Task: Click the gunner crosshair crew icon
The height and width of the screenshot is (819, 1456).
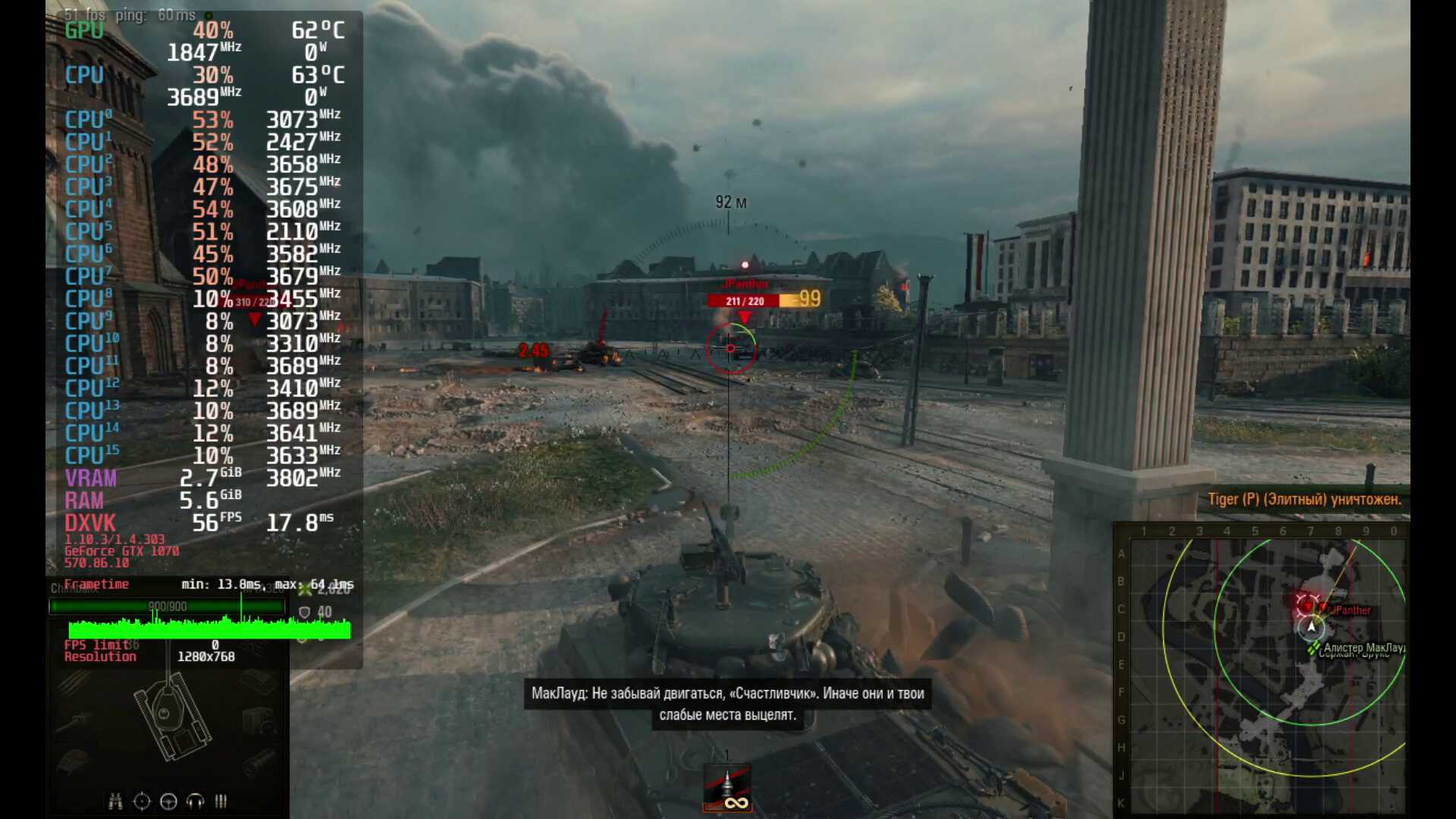Action: click(x=142, y=802)
